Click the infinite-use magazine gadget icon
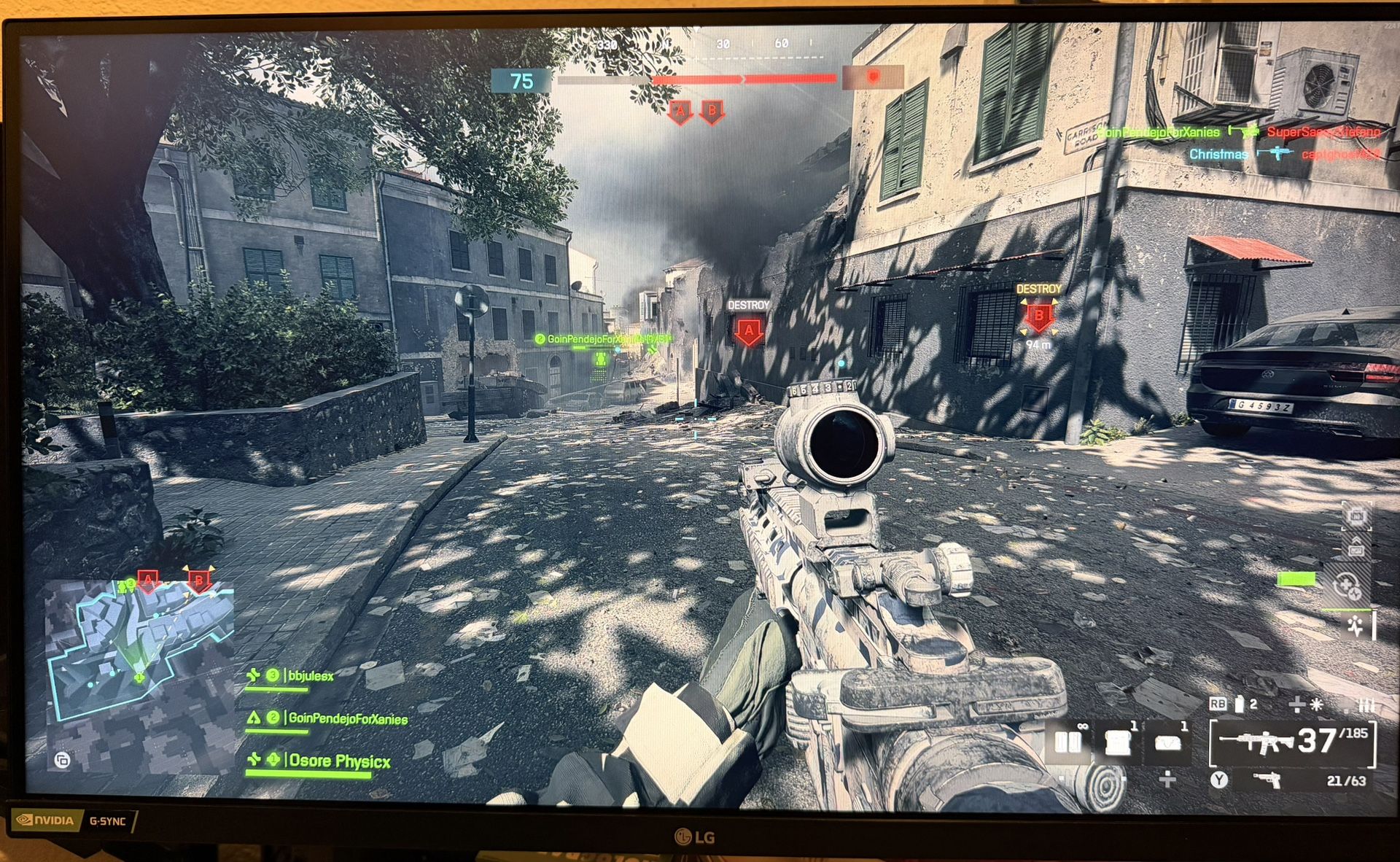 click(x=1069, y=744)
